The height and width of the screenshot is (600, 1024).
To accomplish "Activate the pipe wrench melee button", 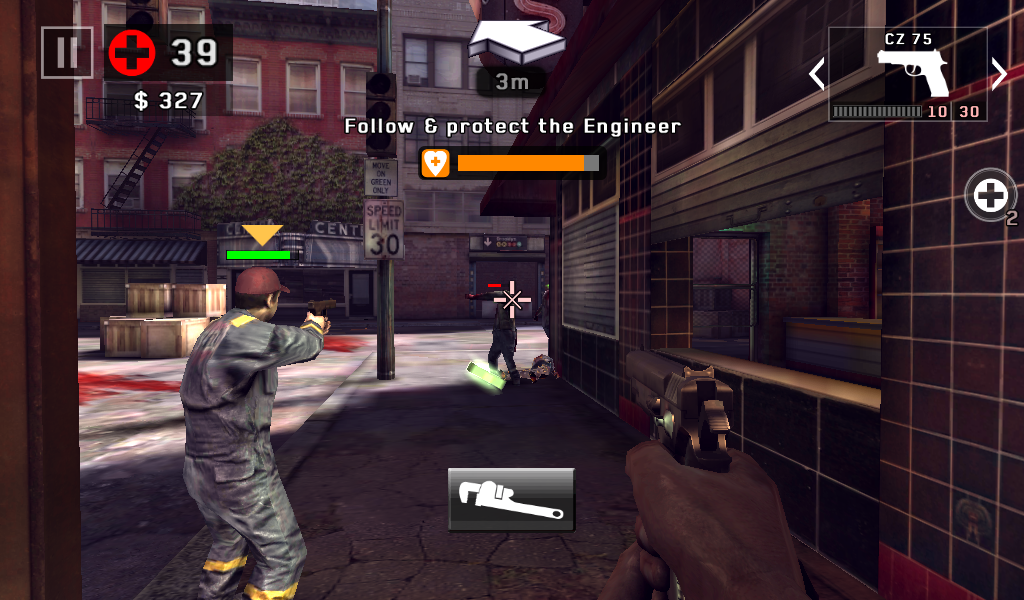I will coord(511,498).
